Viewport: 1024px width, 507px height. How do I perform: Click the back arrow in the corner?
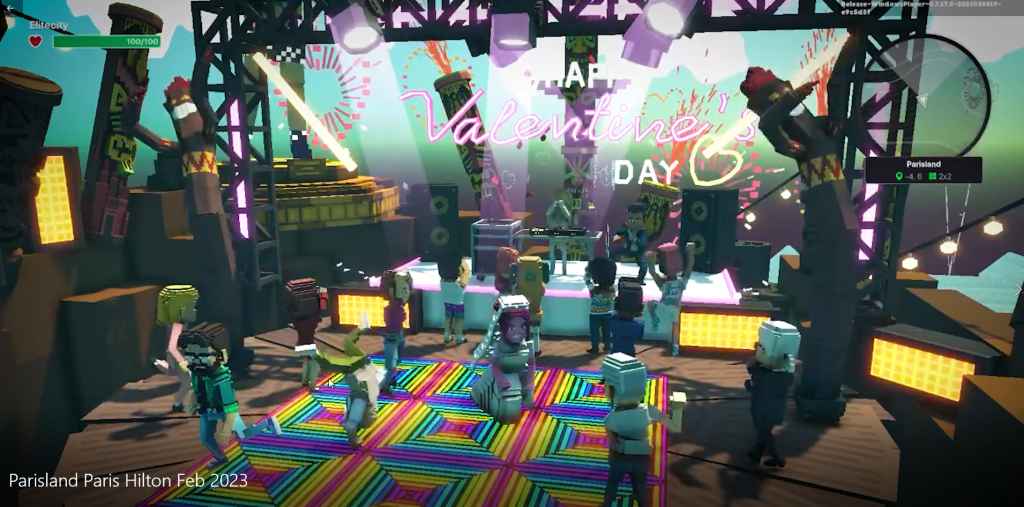click(x=8, y=7)
